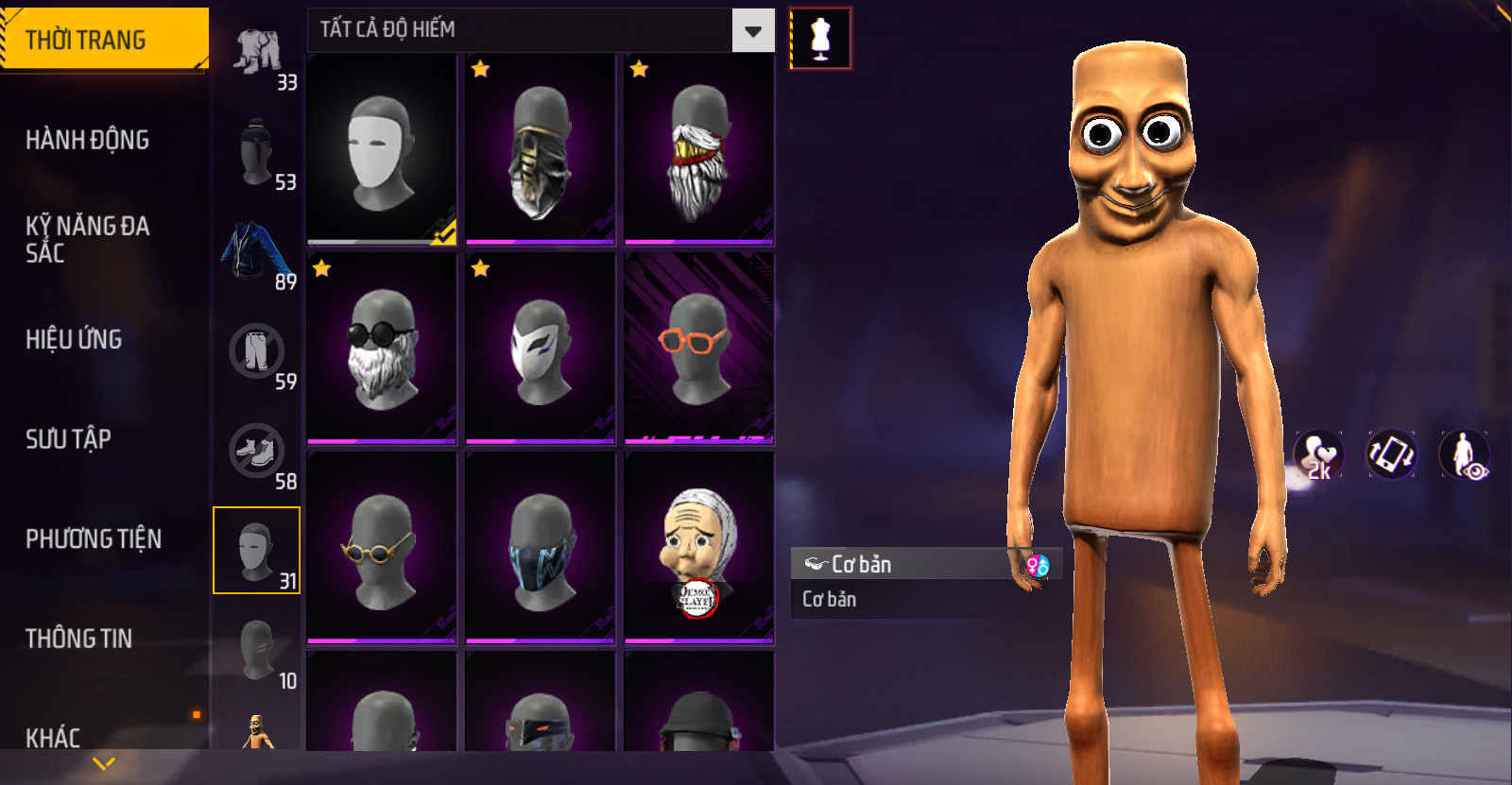The height and width of the screenshot is (785, 1512).
Task: Equip the black sunglasses white beard mask
Action: coord(382,348)
